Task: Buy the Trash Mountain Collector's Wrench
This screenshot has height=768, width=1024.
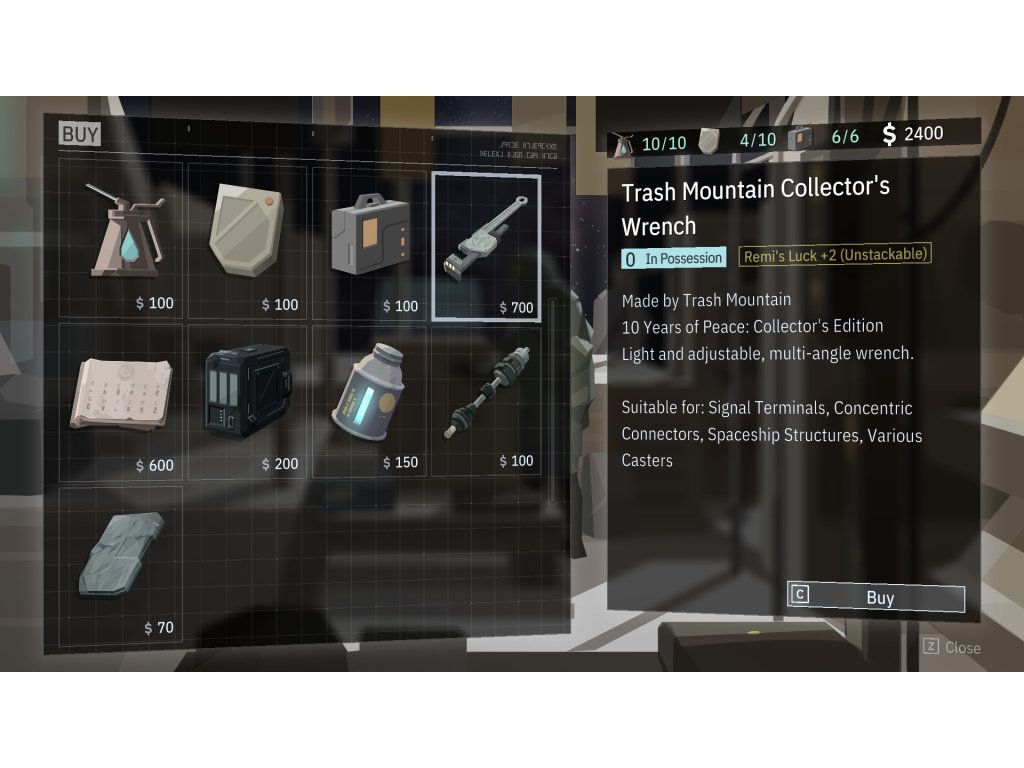Action: click(877, 598)
